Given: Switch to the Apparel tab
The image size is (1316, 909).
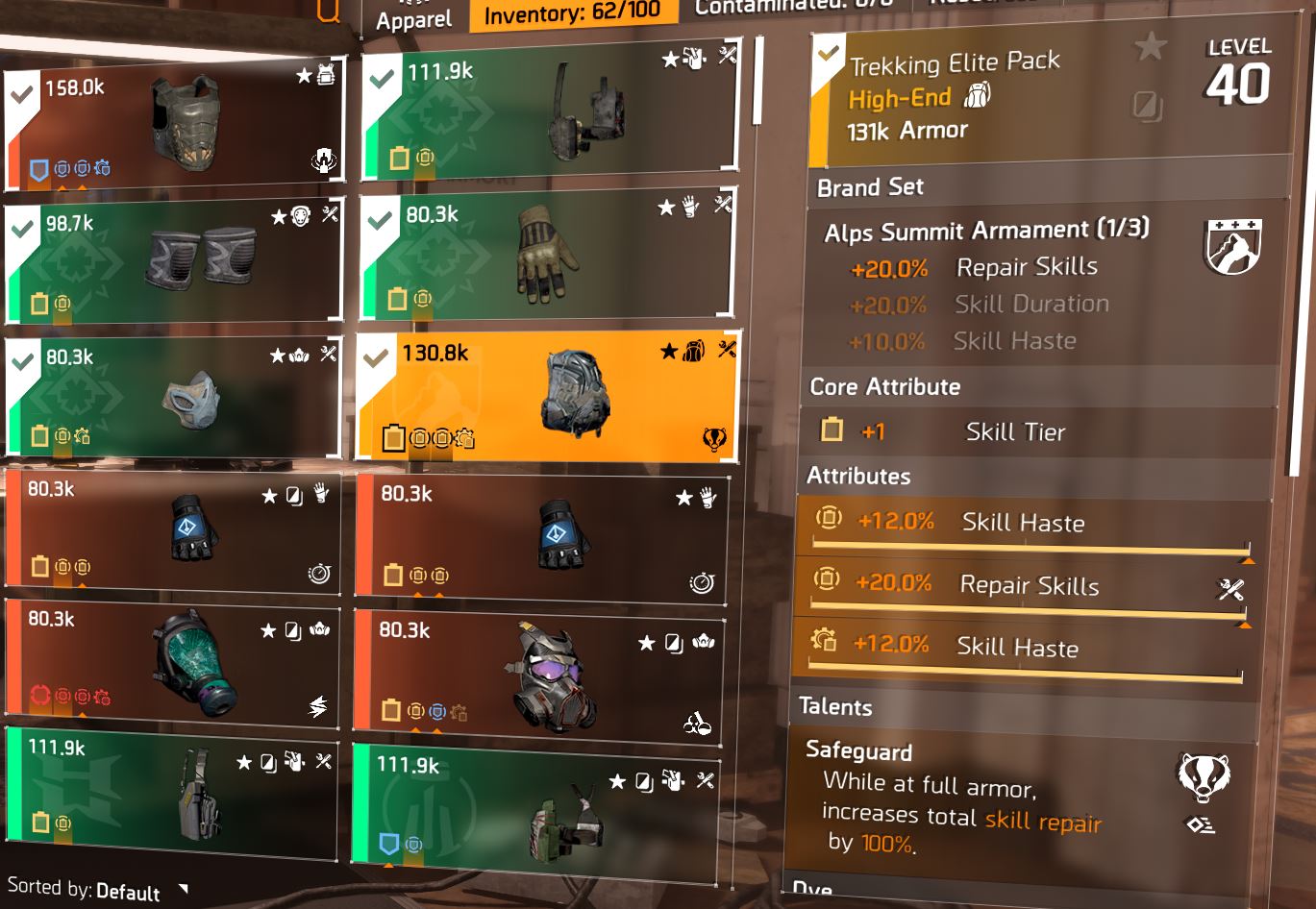Looking at the screenshot, I should click(413, 19).
